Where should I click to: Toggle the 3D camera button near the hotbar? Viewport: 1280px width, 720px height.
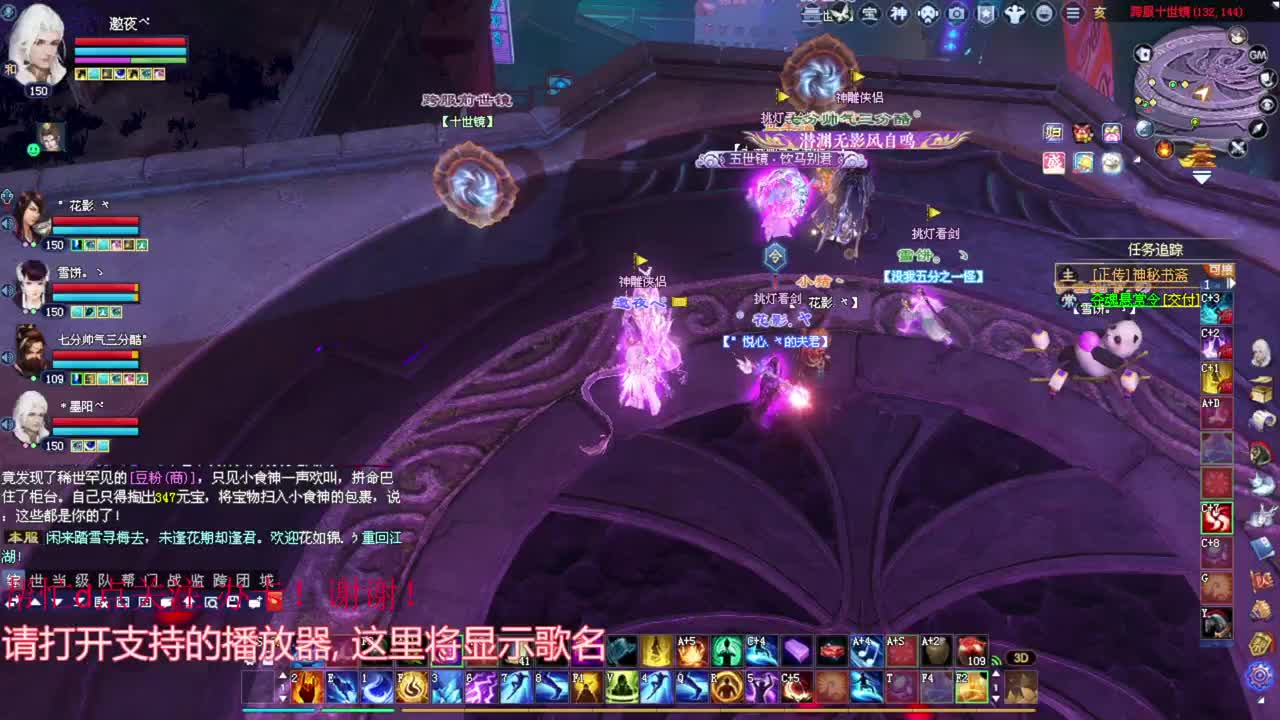[1022, 658]
